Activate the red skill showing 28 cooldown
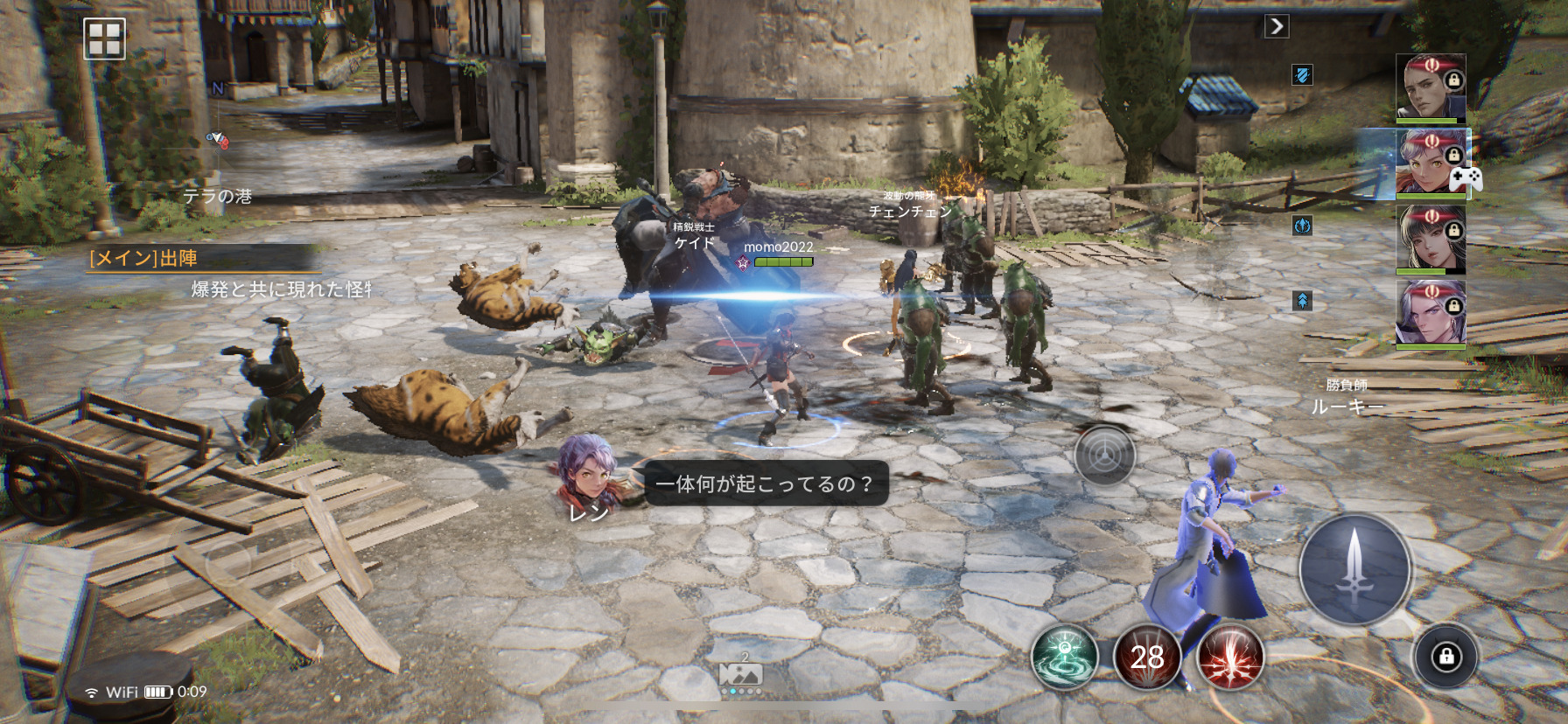 coord(1146,657)
